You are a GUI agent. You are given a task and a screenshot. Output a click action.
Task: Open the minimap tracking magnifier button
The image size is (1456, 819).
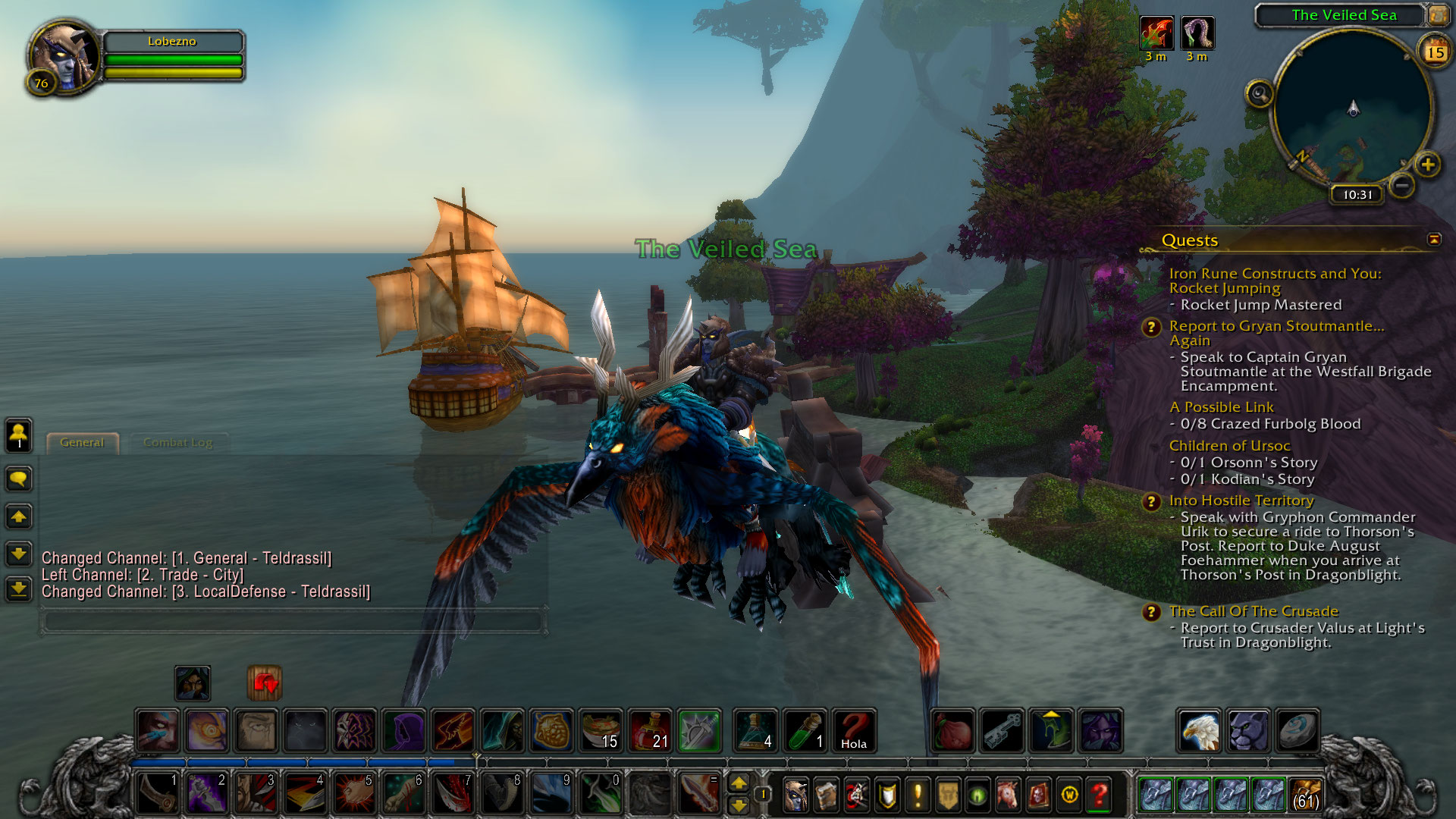click(x=1260, y=95)
